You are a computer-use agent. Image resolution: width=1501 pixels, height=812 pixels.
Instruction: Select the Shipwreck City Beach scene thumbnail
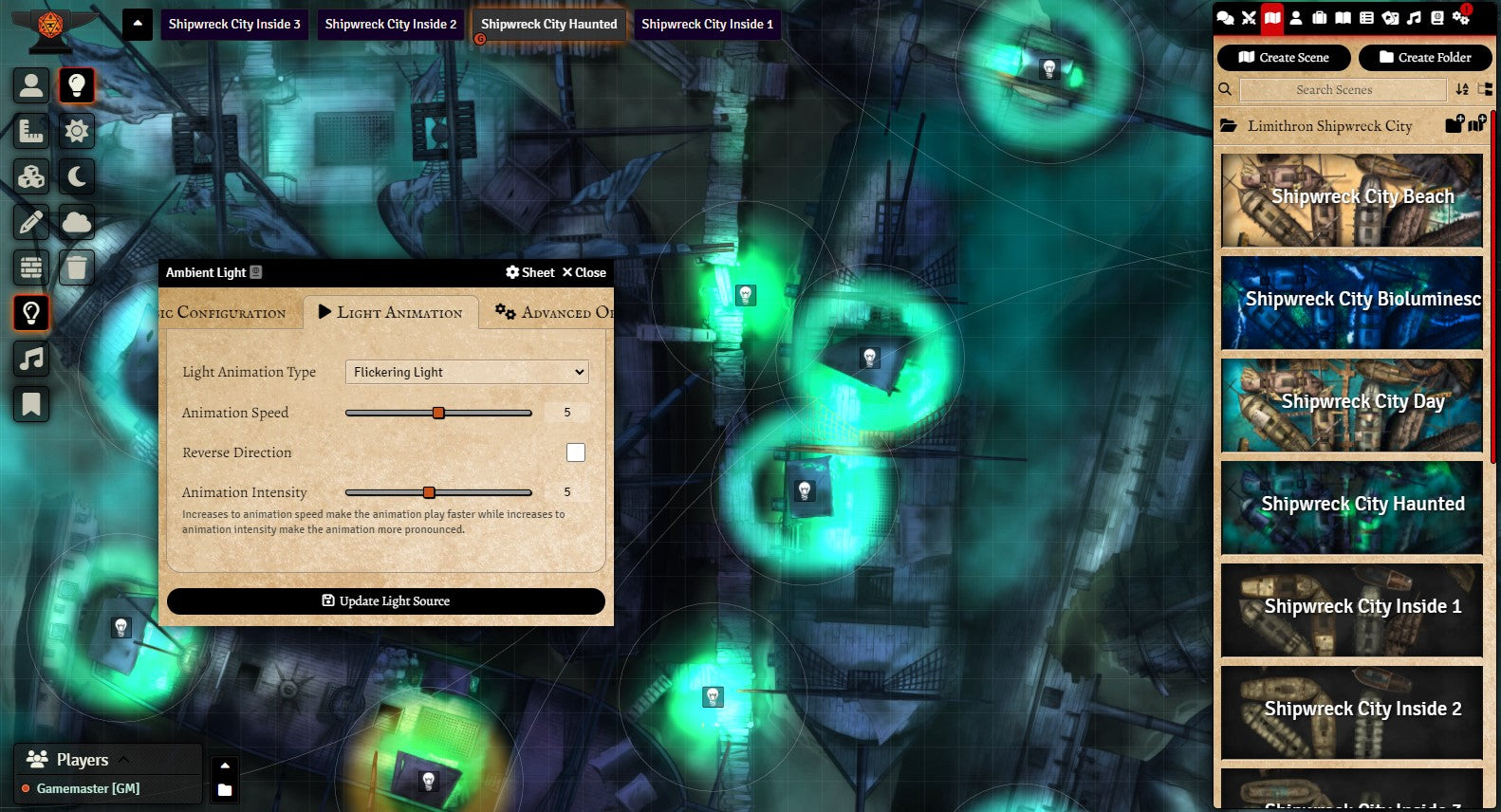coord(1351,199)
